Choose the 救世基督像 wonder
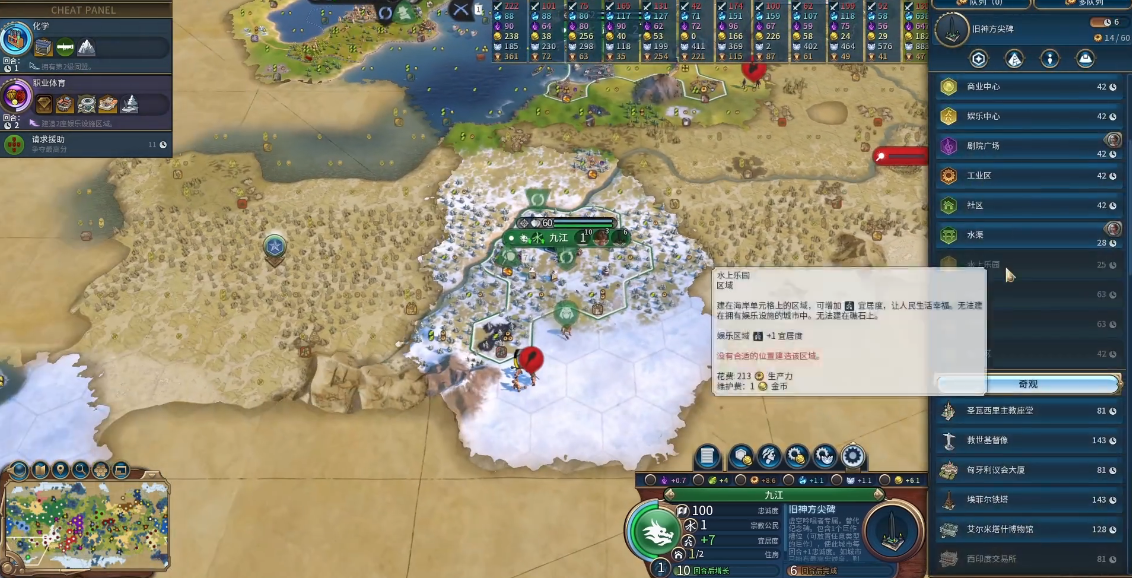The image size is (1132, 578). click(1028, 440)
